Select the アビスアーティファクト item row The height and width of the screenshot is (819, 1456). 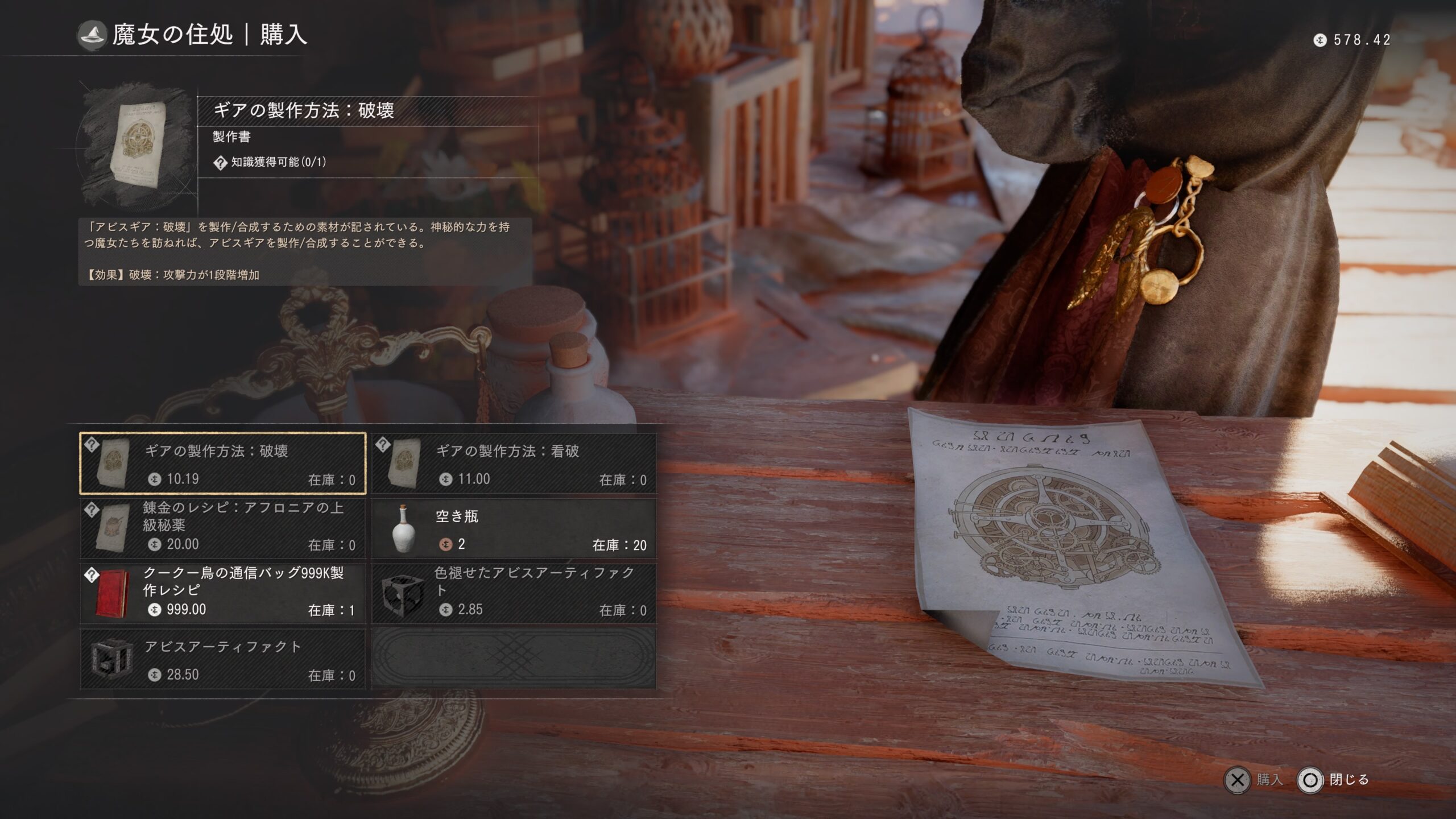click(x=222, y=659)
